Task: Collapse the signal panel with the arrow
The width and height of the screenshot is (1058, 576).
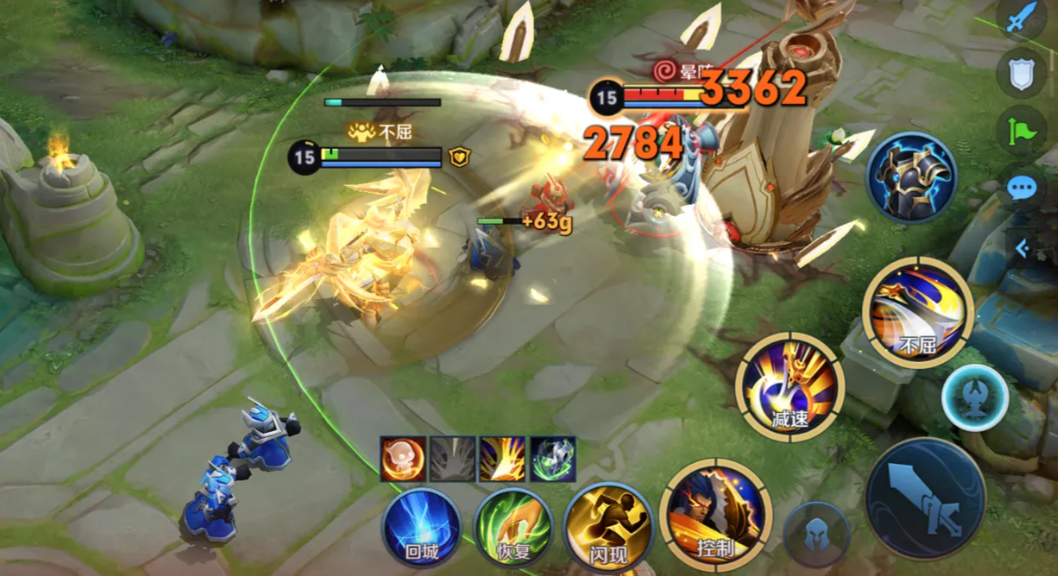Action: pos(1023,247)
